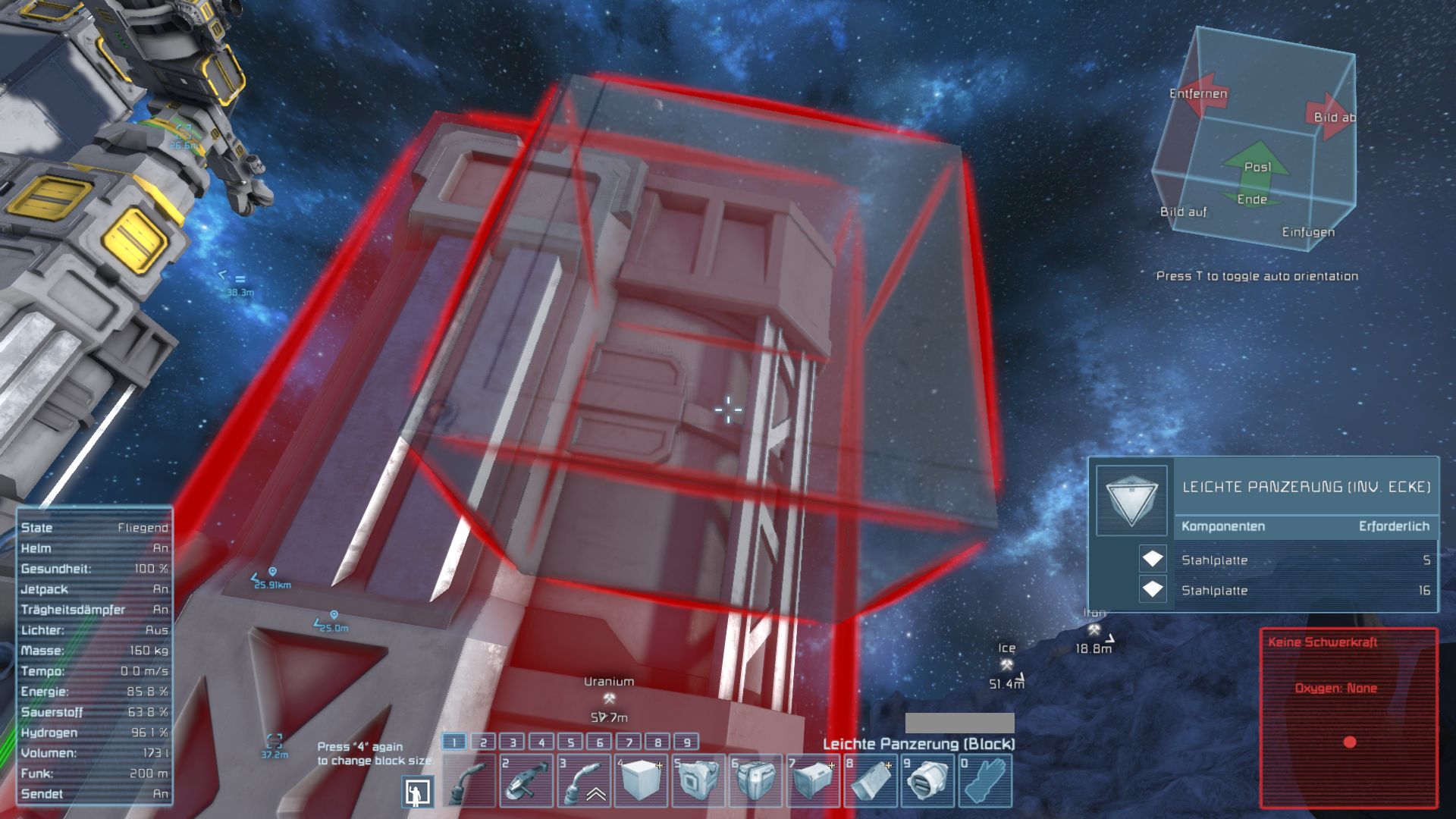Open toolbar page 9
This screenshot has height=819, width=1456.
[686, 742]
